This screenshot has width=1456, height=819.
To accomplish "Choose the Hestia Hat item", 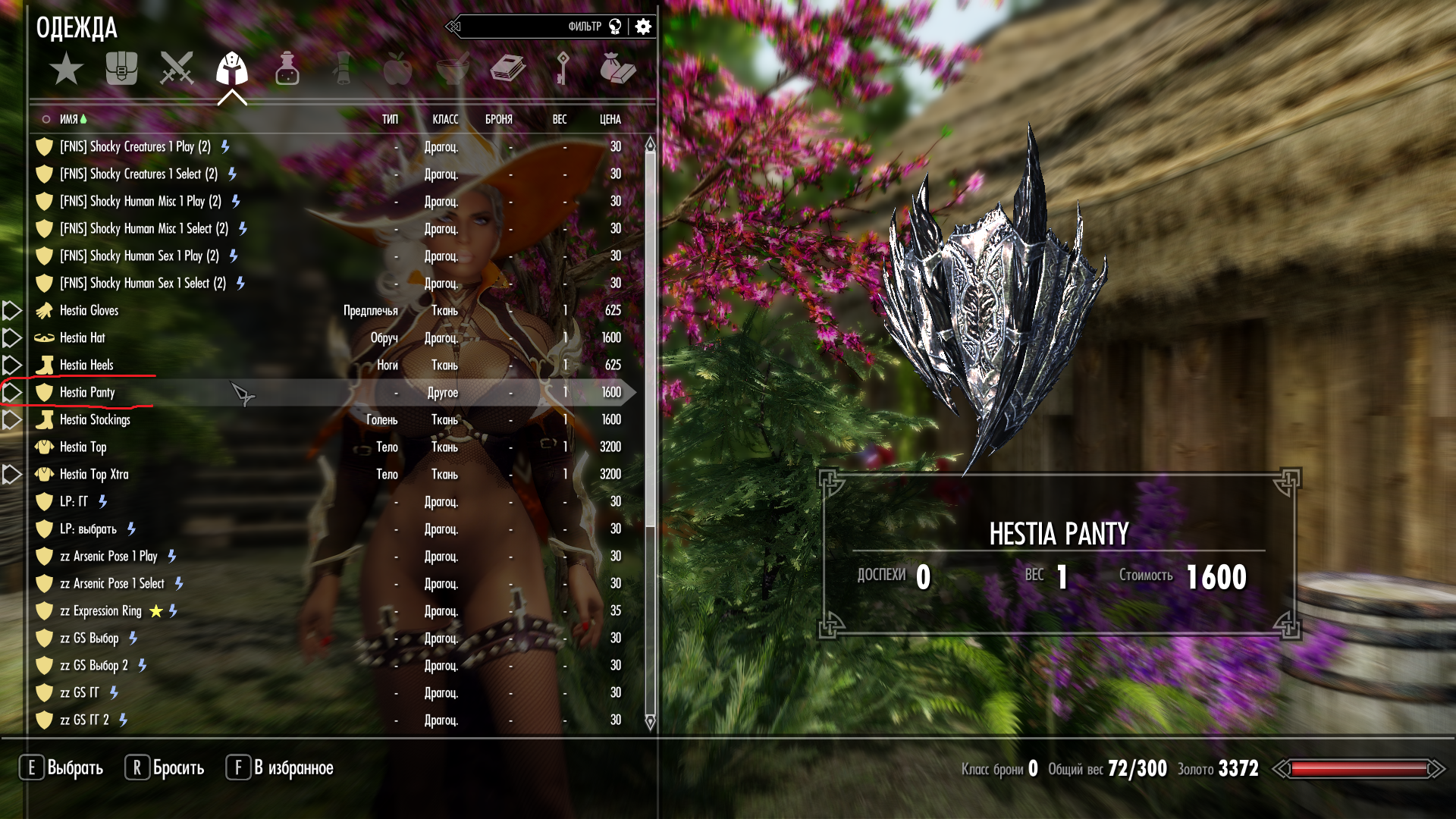I will [x=83, y=337].
